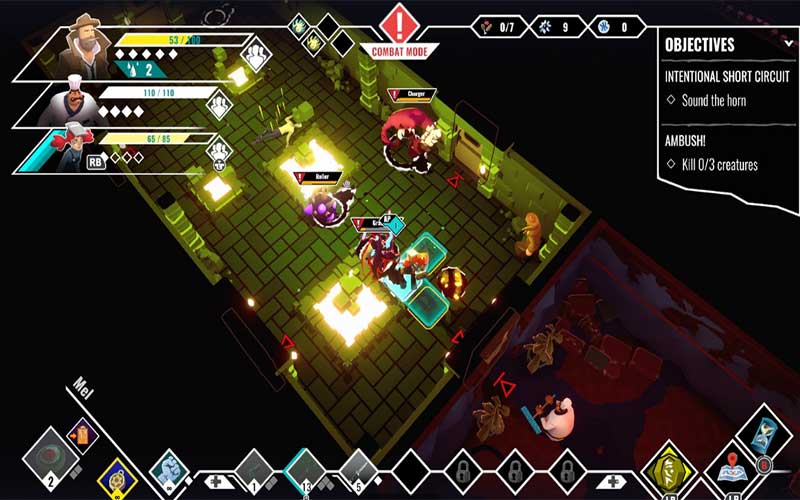This screenshot has height=500, width=800.
Task: Select the Roller enemy nameplate
Action: (x=322, y=177)
